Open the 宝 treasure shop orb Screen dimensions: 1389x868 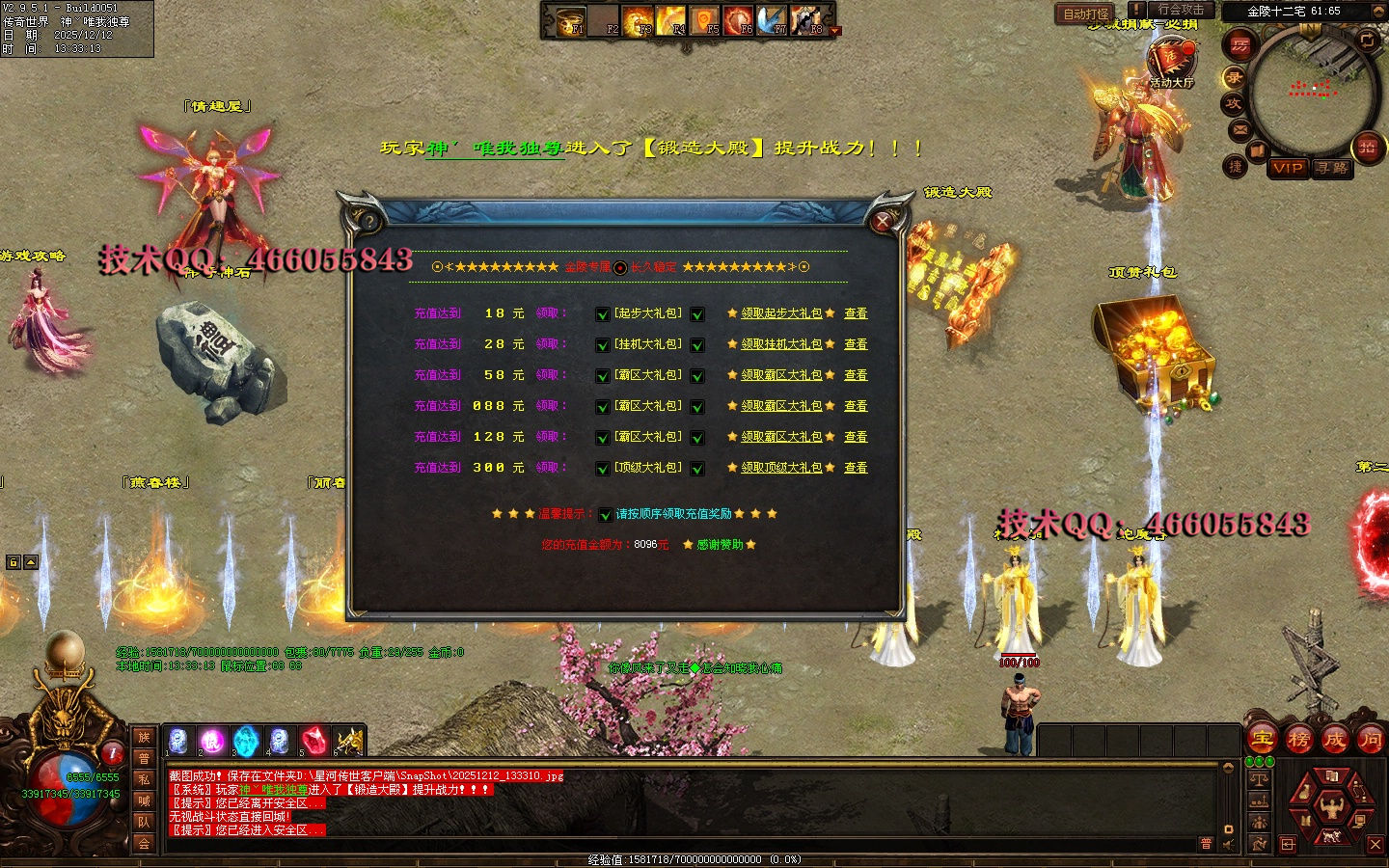pyautogui.click(x=1263, y=740)
